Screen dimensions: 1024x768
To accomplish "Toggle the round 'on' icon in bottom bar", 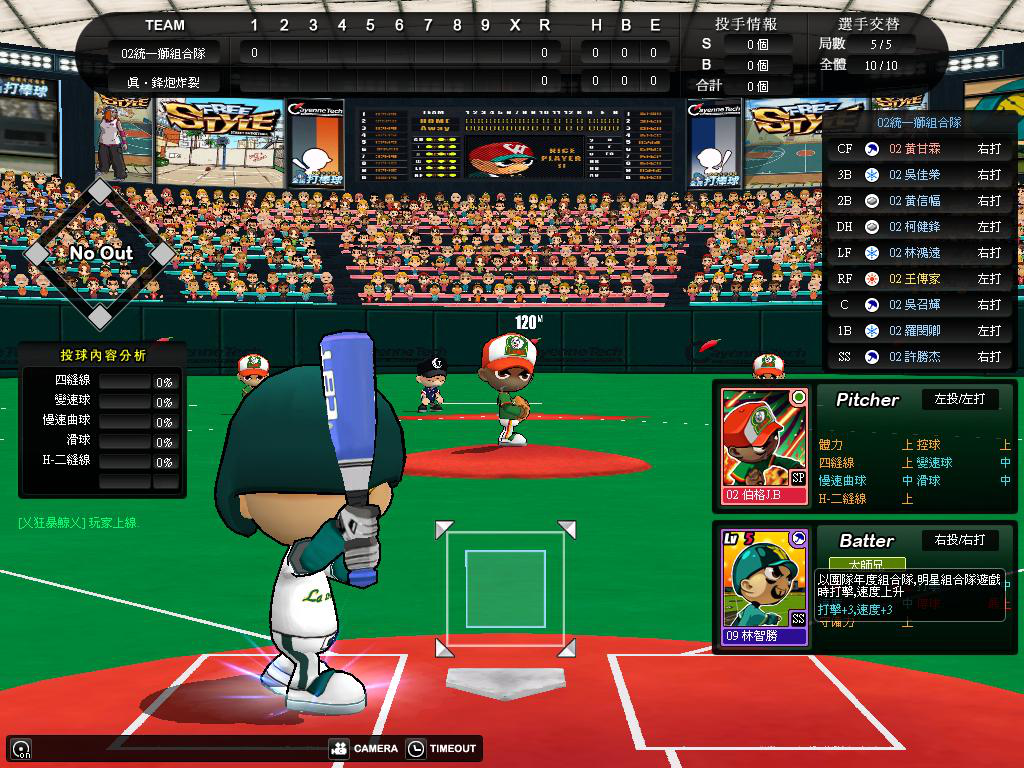I will pyautogui.click(x=20, y=748).
